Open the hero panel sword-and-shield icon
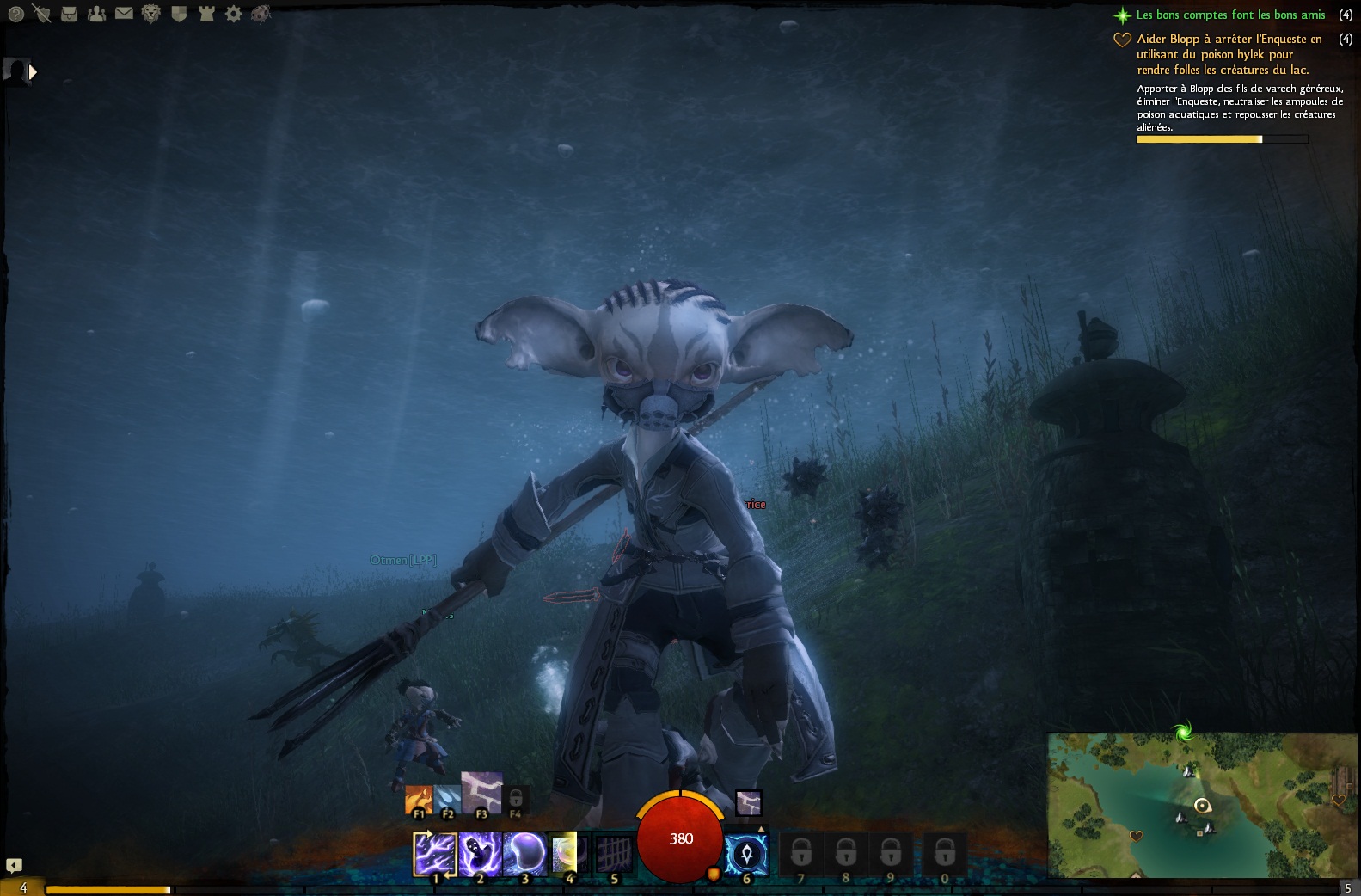The width and height of the screenshot is (1361, 896). [41, 14]
